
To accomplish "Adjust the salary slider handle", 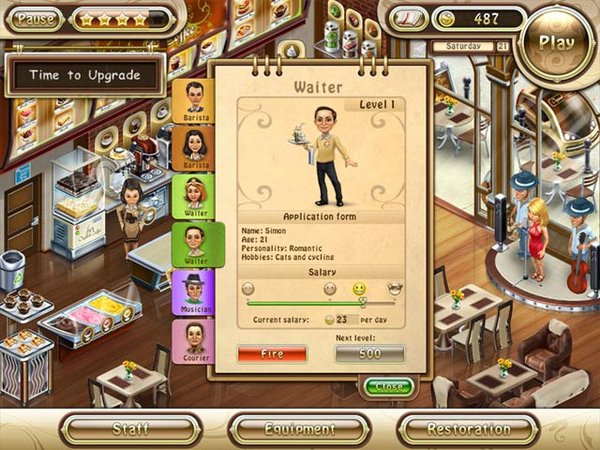I will pyautogui.click(x=362, y=301).
